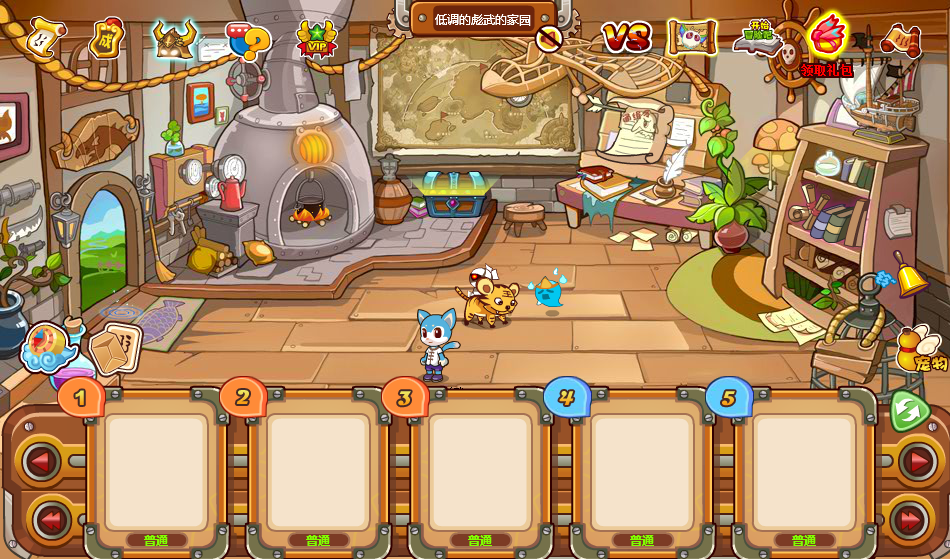This screenshot has height=559, width=950.
Task: Go to previous page with single left arrow
Action: (x=41, y=462)
